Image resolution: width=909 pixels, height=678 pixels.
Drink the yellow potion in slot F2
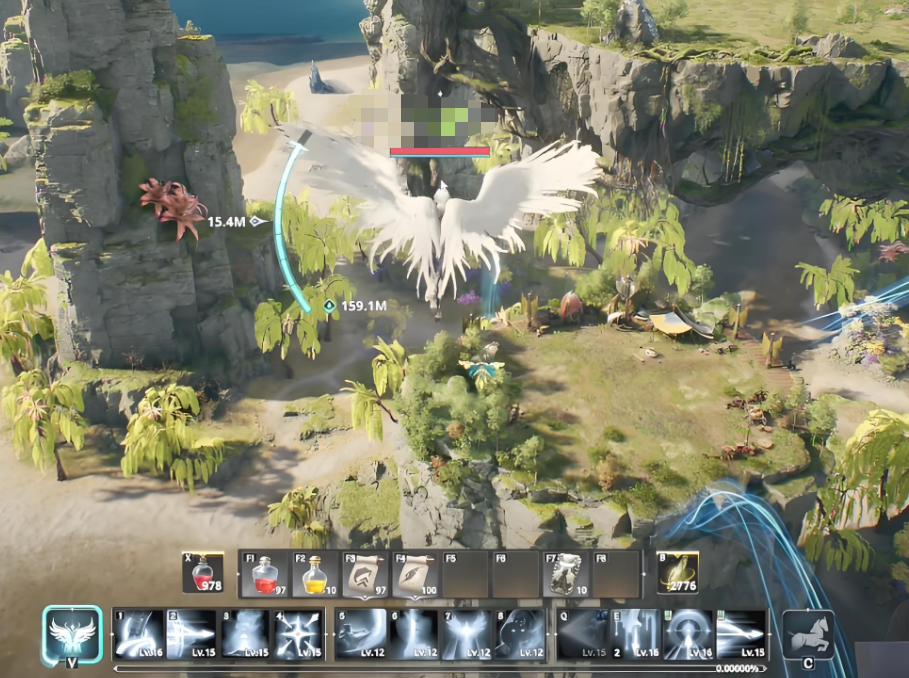[x=314, y=574]
